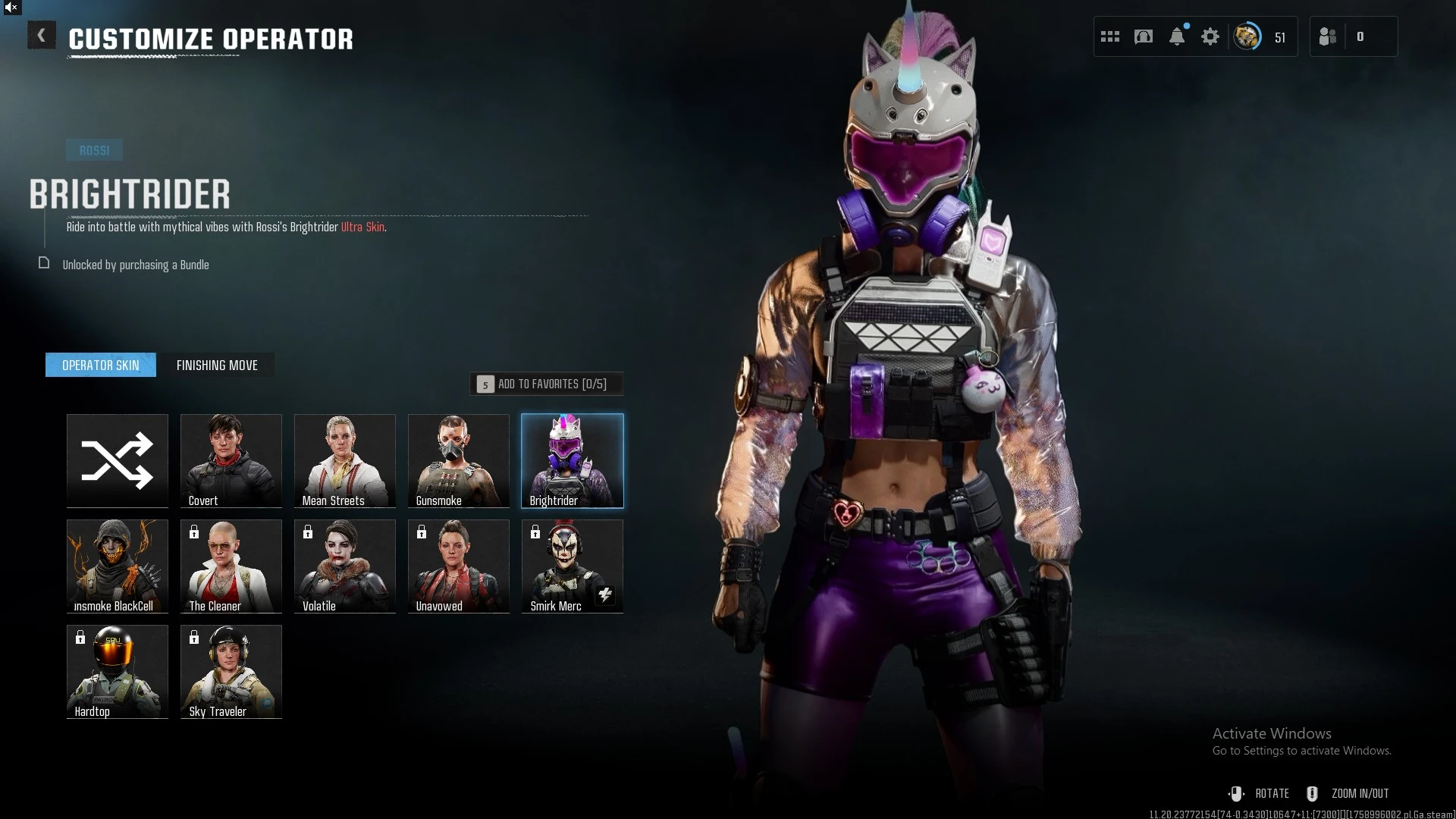1456x819 pixels.
Task: Go back using the top-left arrow
Action: point(41,36)
